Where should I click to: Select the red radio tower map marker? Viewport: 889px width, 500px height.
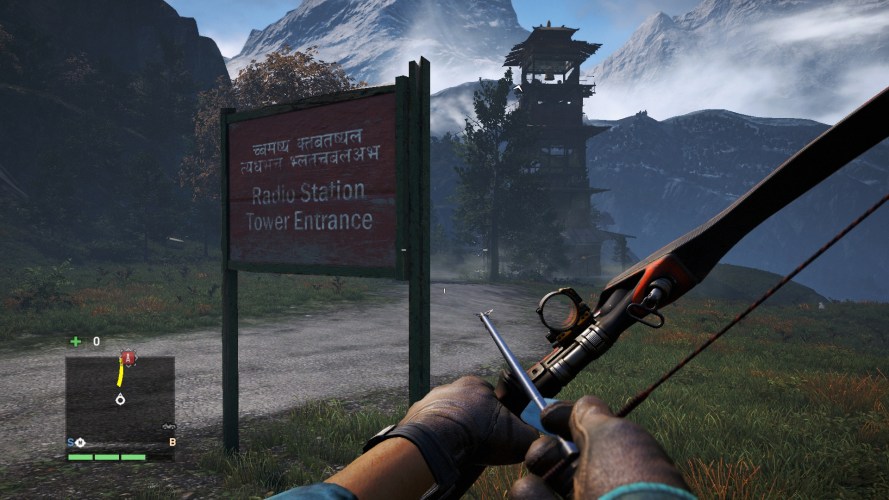[x=127, y=357]
